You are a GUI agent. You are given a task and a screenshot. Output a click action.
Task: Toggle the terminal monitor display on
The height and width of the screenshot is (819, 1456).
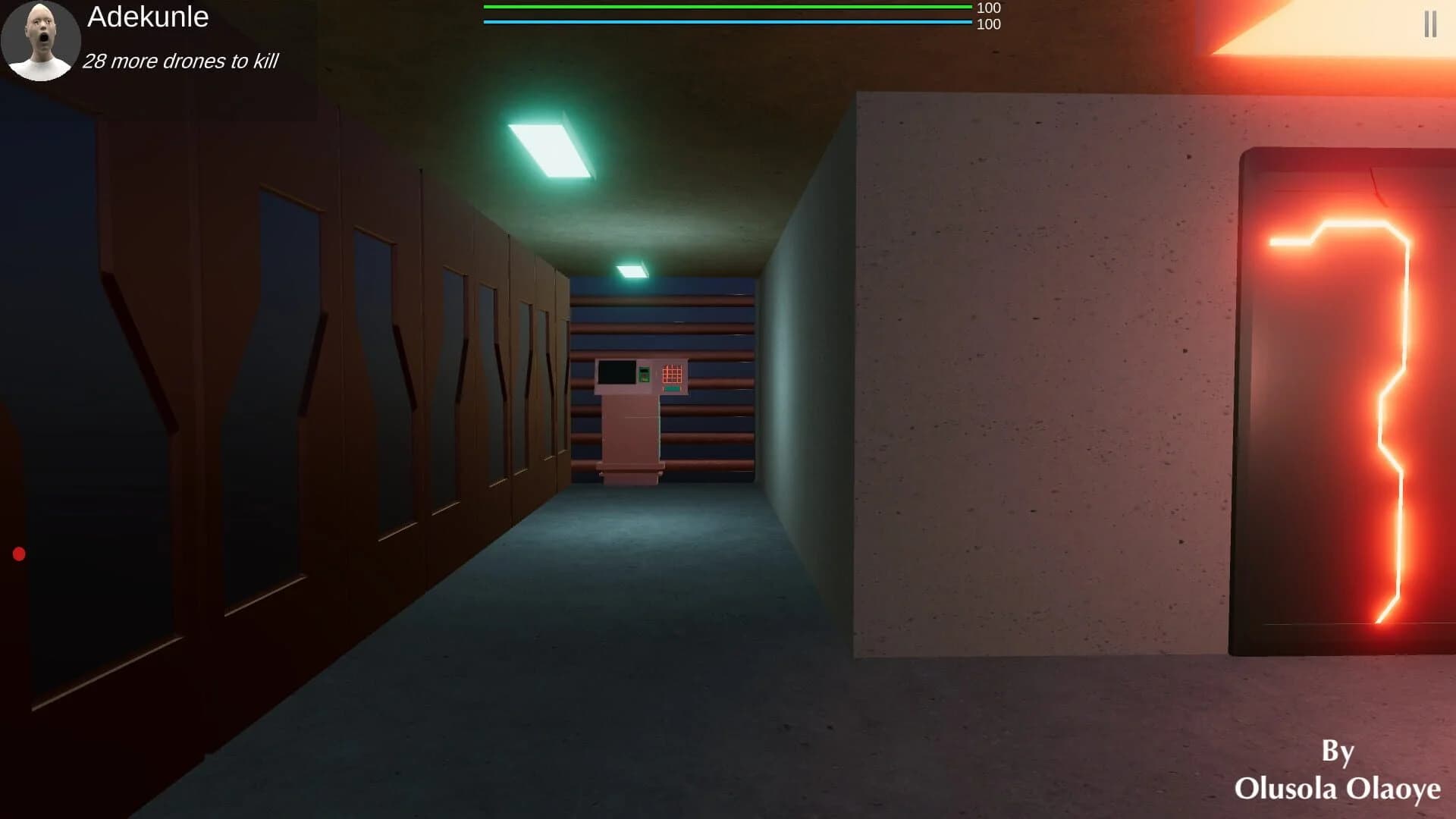(x=616, y=372)
